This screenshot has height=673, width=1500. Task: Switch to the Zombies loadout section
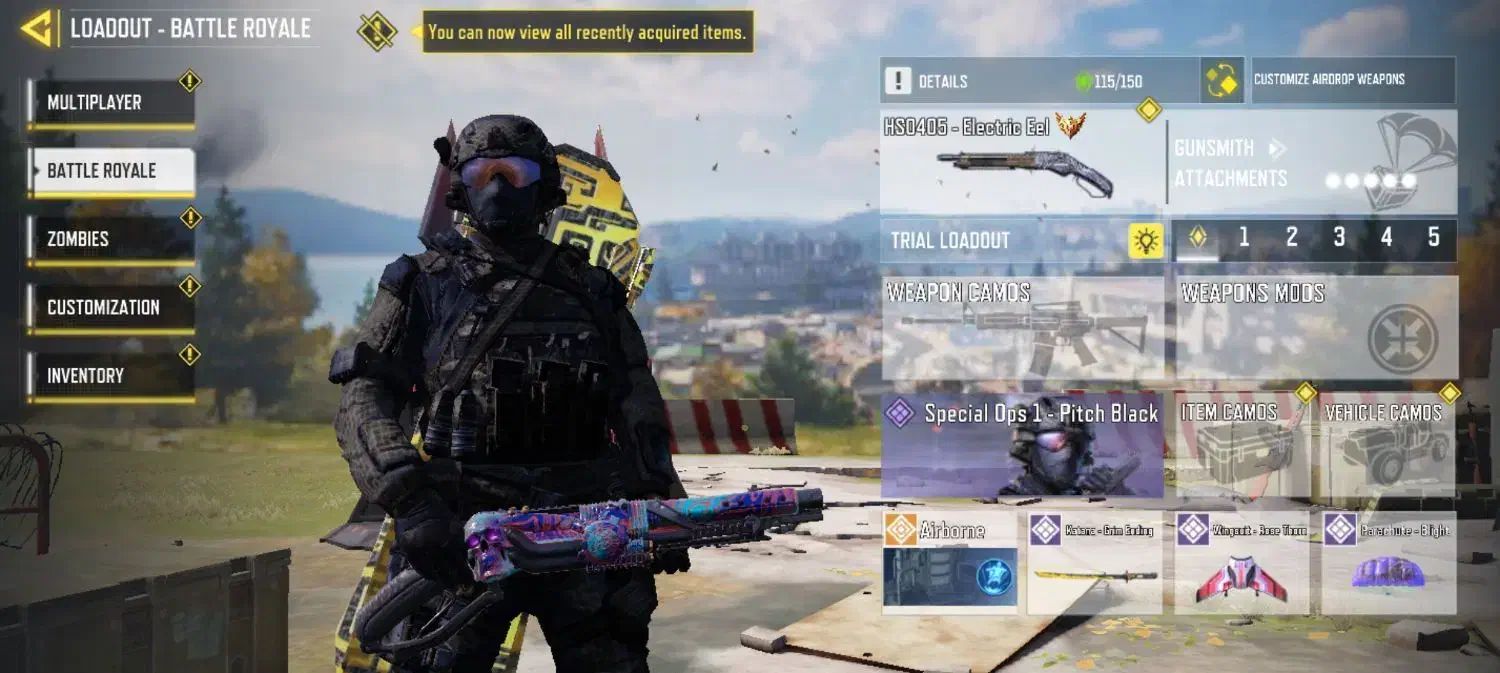111,240
